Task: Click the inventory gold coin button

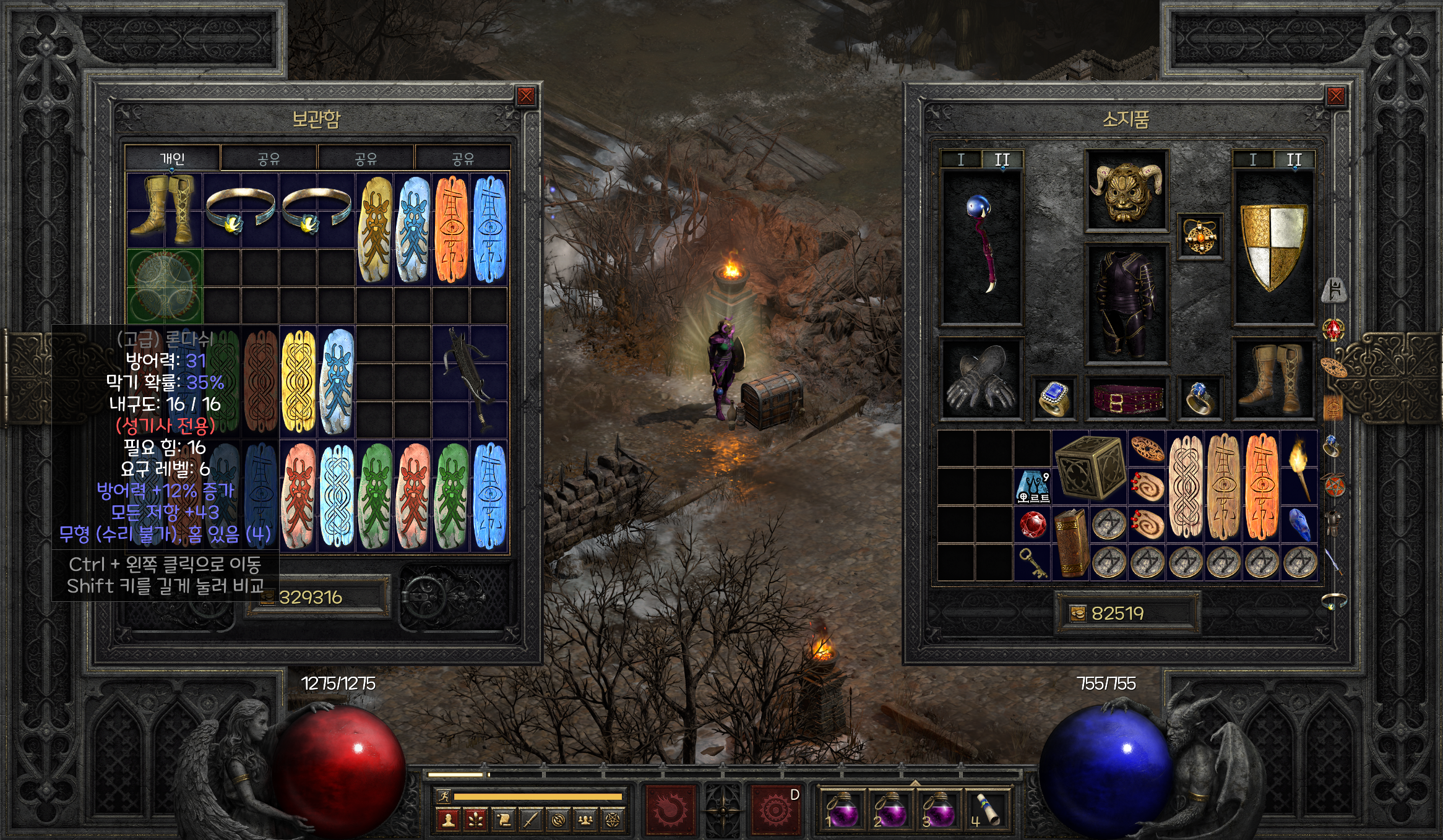Action: pyautogui.click(x=1078, y=614)
